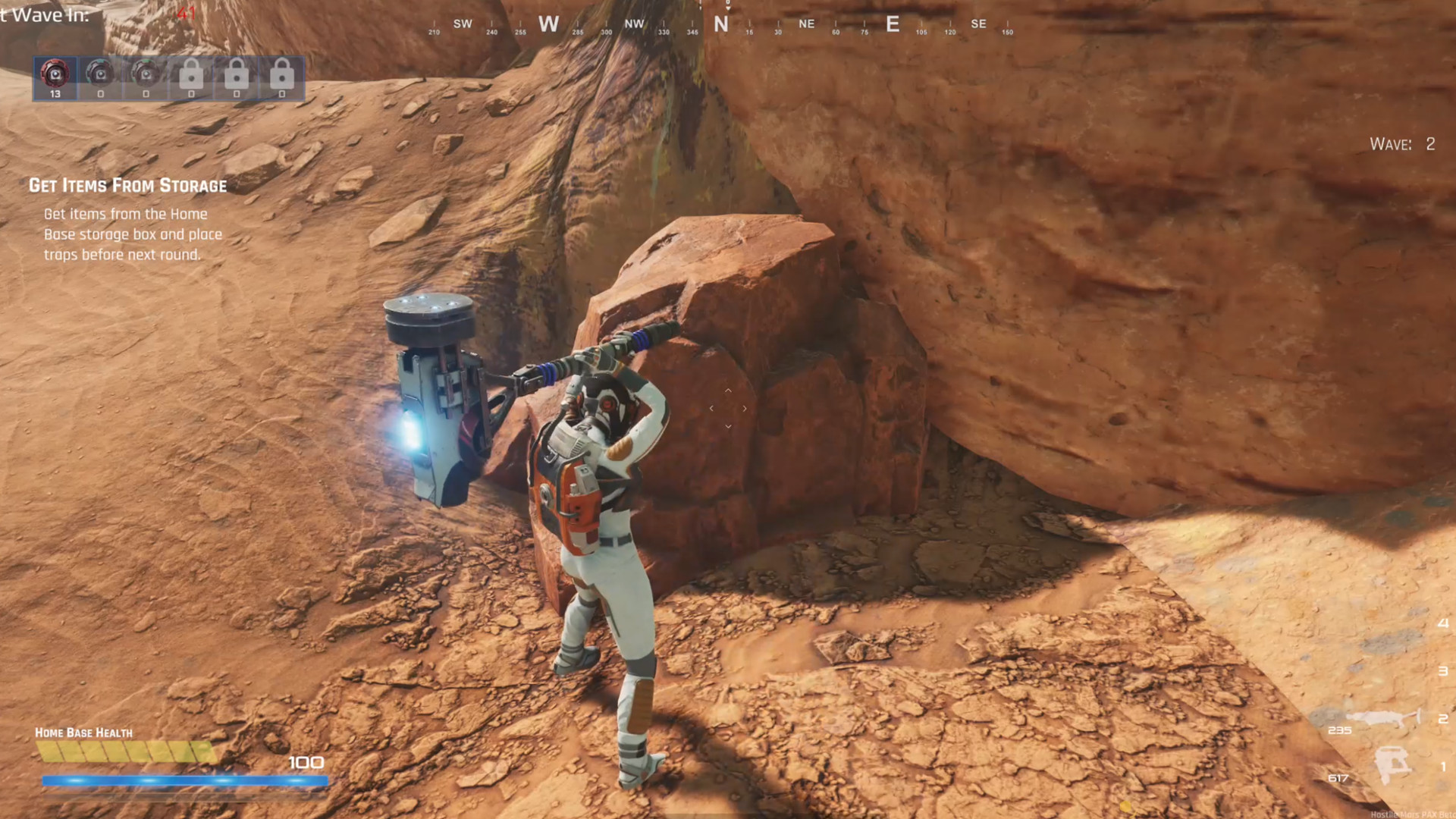Click the W marker on the compass bar
This screenshot has width=1456, height=819.
(x=549, y=24)
